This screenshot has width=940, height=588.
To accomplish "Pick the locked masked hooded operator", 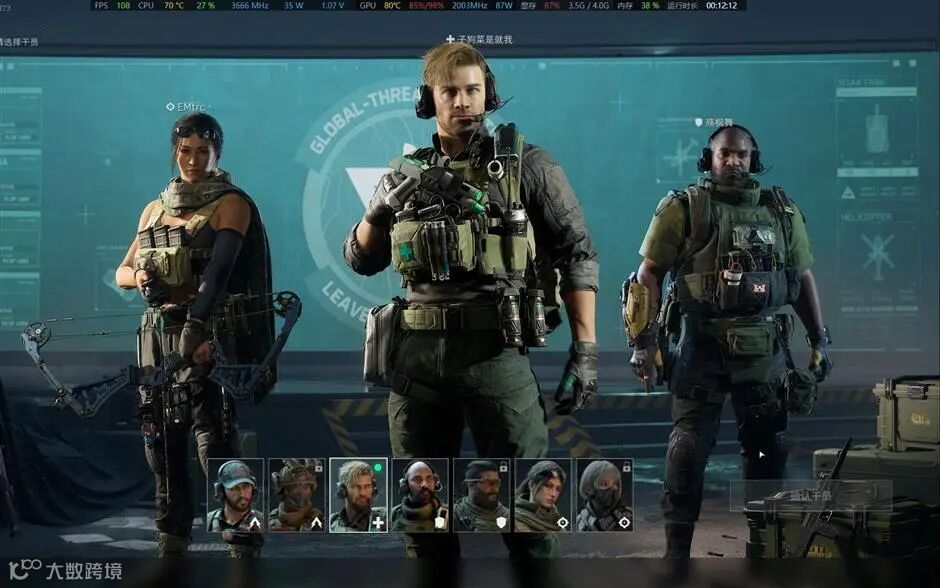I will 604,495.
